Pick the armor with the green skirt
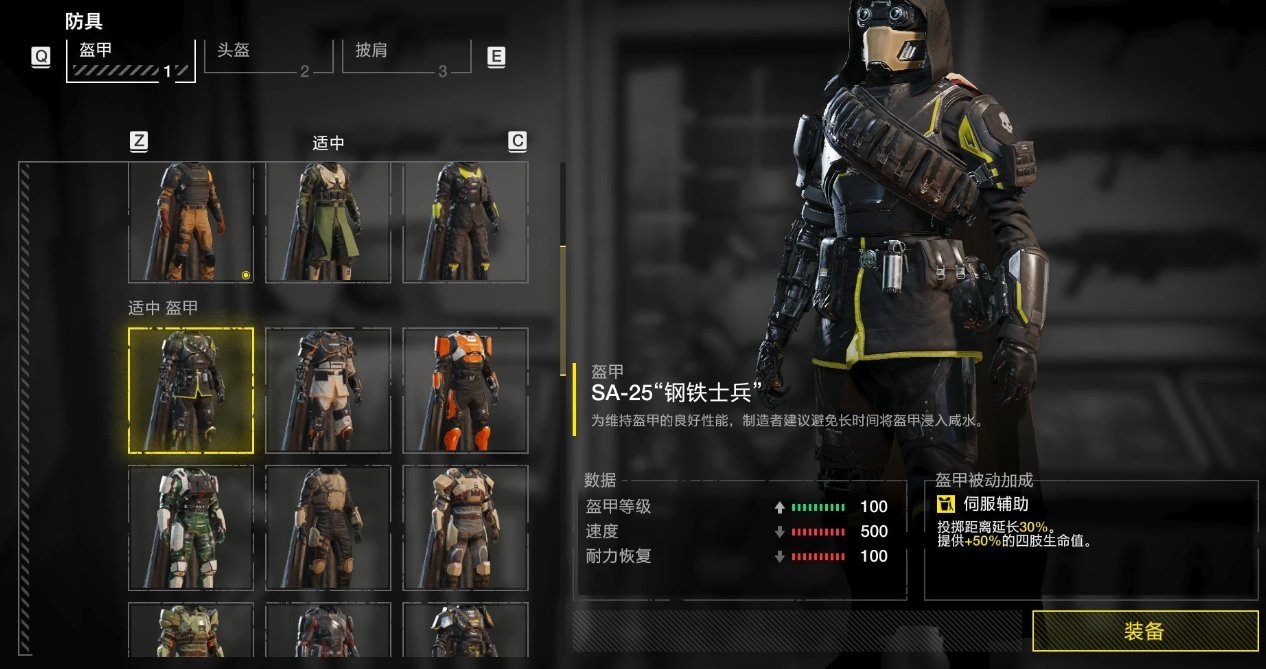 click(x=328, y=222)
